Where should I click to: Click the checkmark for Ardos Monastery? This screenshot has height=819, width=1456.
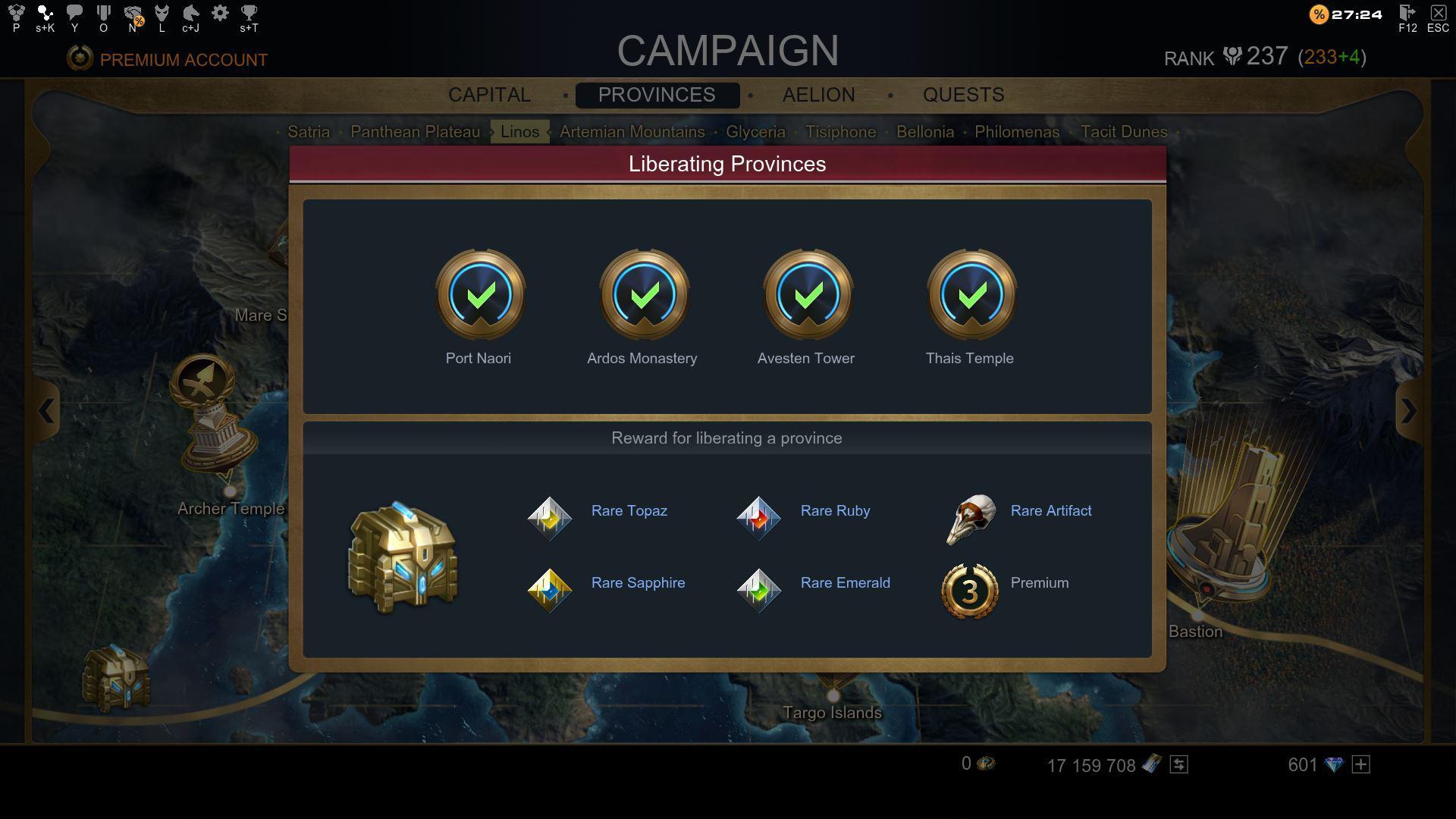click(x=644, y=297)
